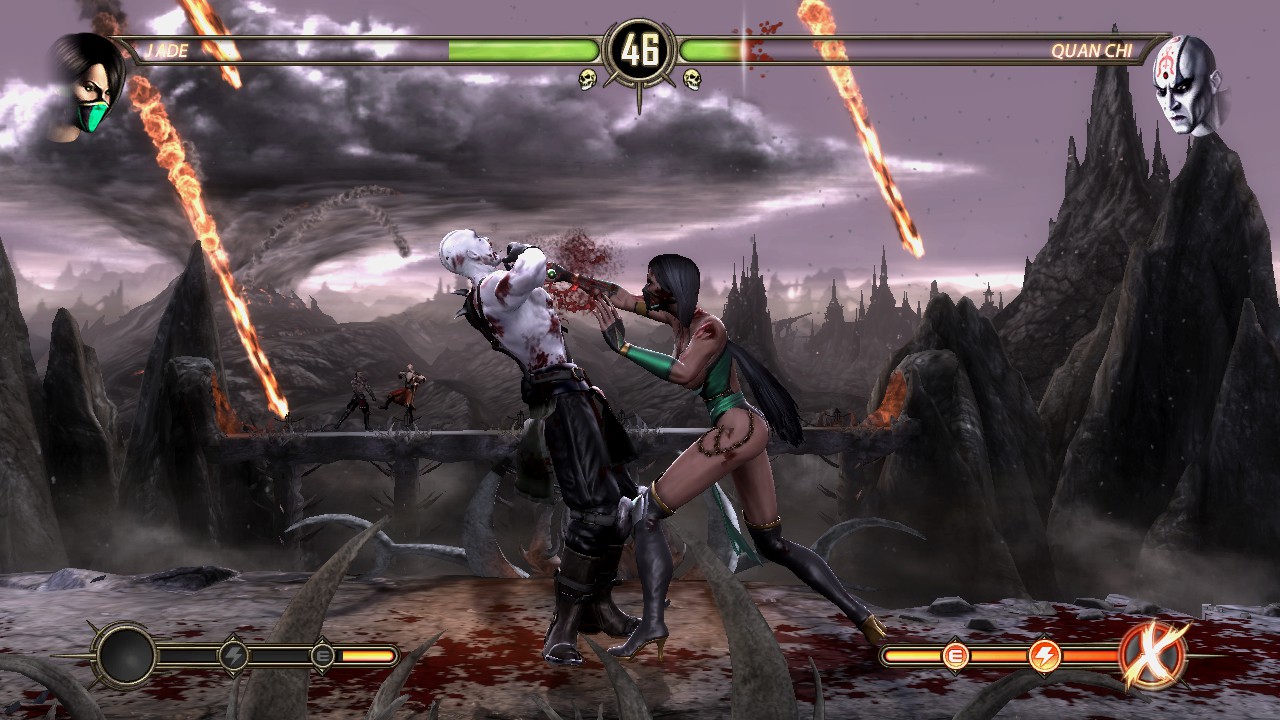Click the lightning bolt icon on Quan Chi's super meter
Screen dimensions: 1280x720
coord(1045,656)
